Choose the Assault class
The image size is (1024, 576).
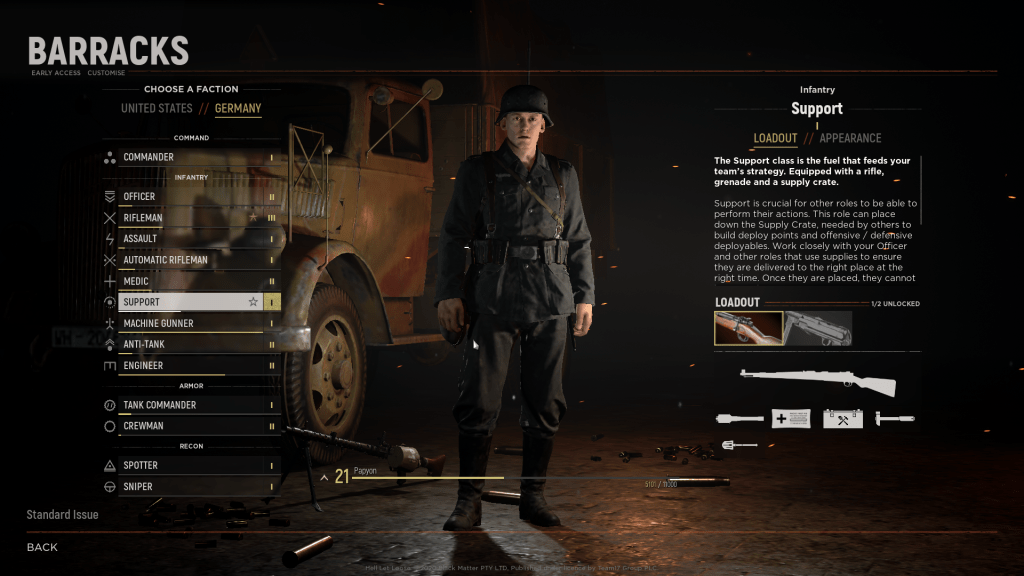[190, 238]
